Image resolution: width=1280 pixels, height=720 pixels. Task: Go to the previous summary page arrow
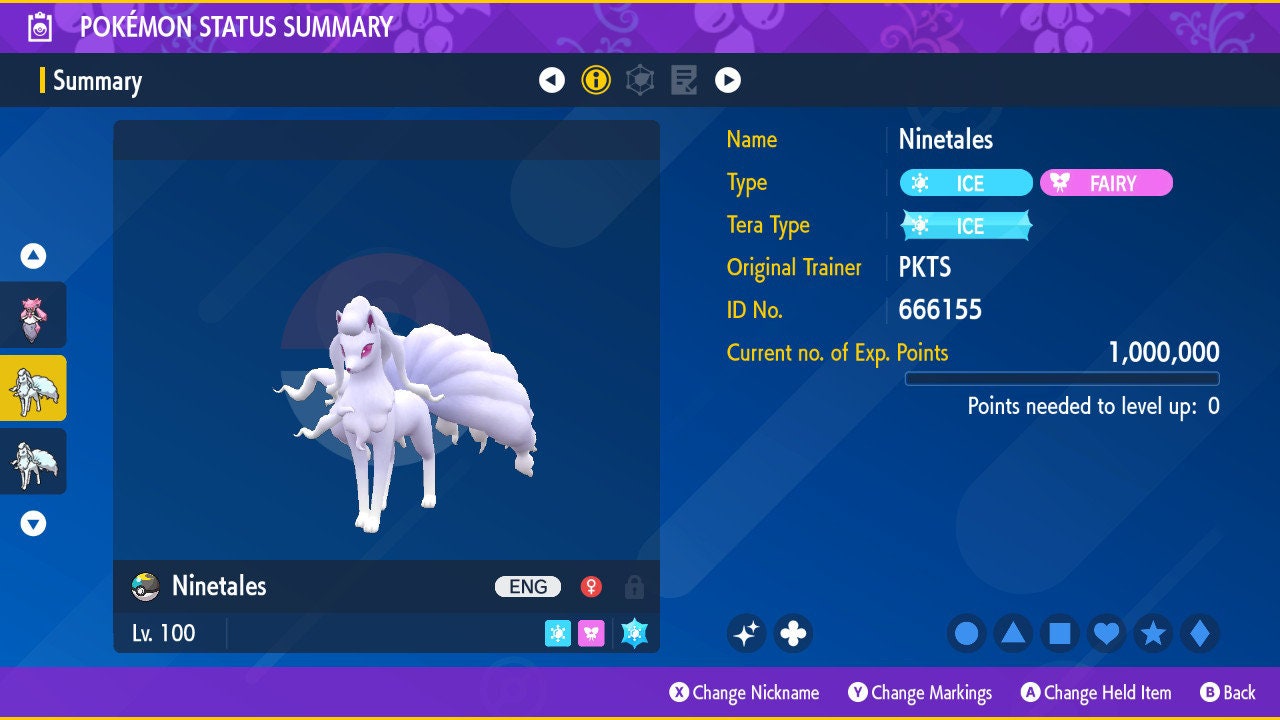pos(552,80)
